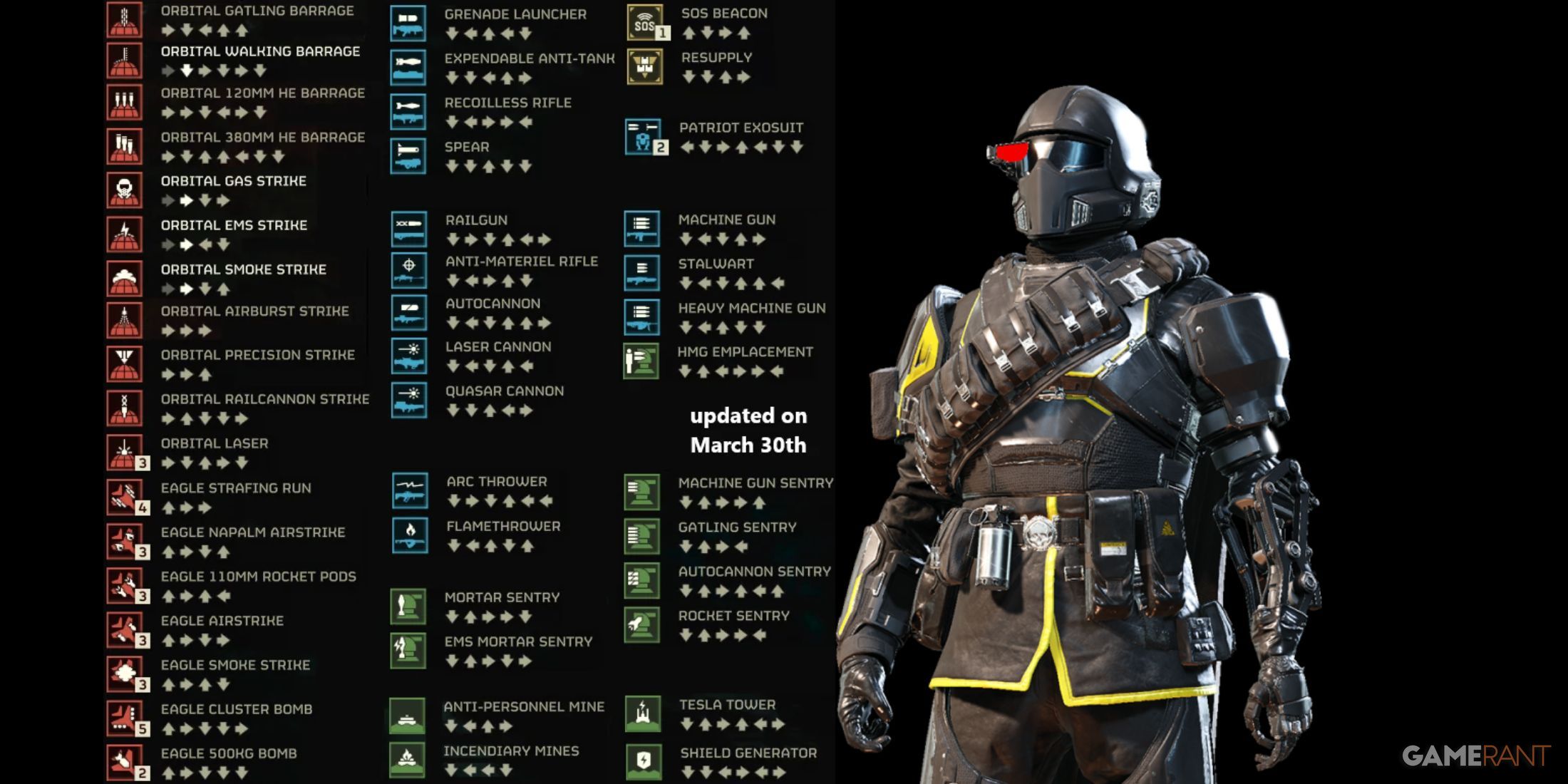Image resolution: width=1568 pixels, height=784 pixels.
Task: Choose the Resupply stratagem icon
Action: click(x=645, y=67)
